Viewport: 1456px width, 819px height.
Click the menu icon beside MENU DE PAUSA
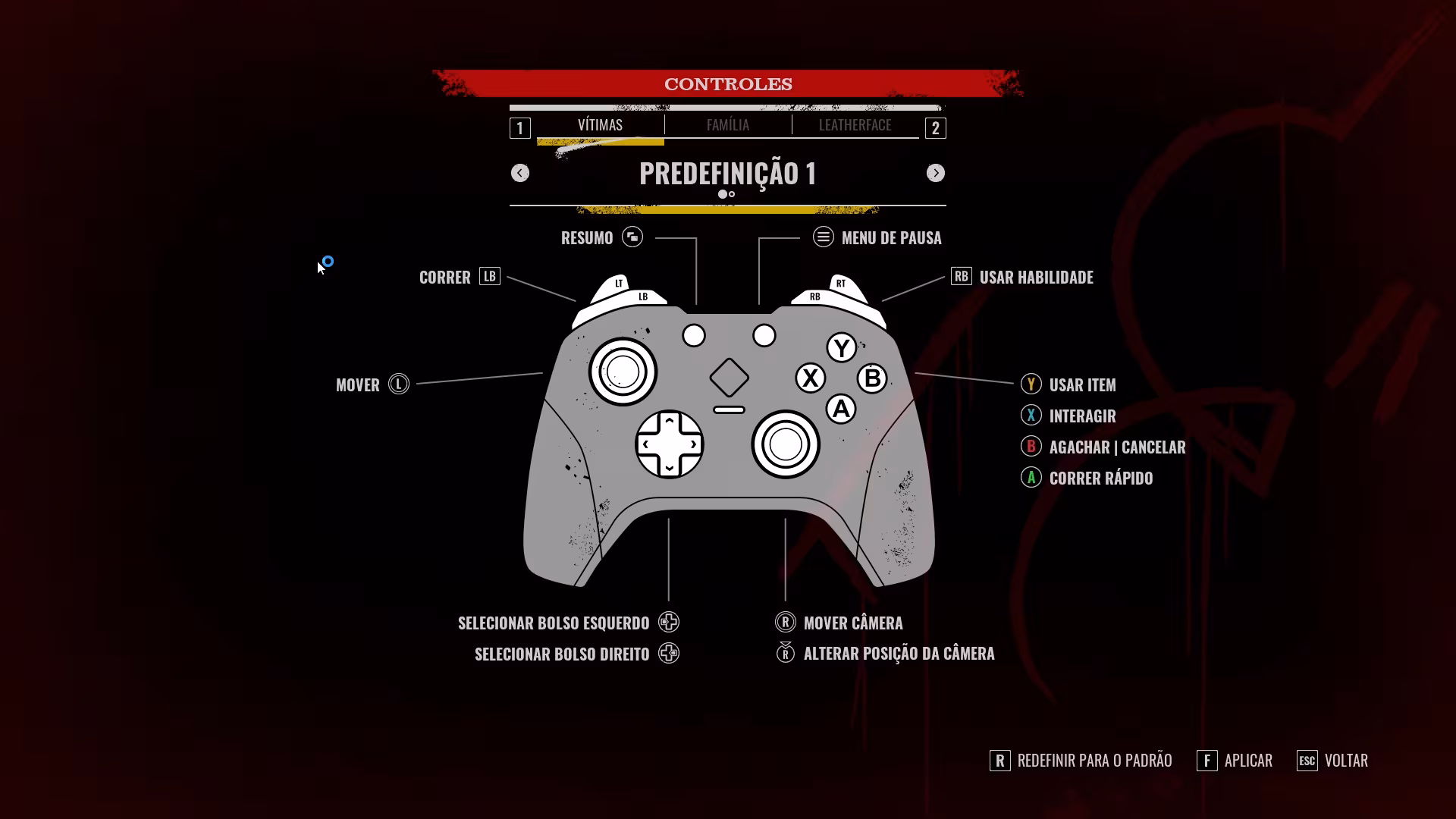point(824,237)
